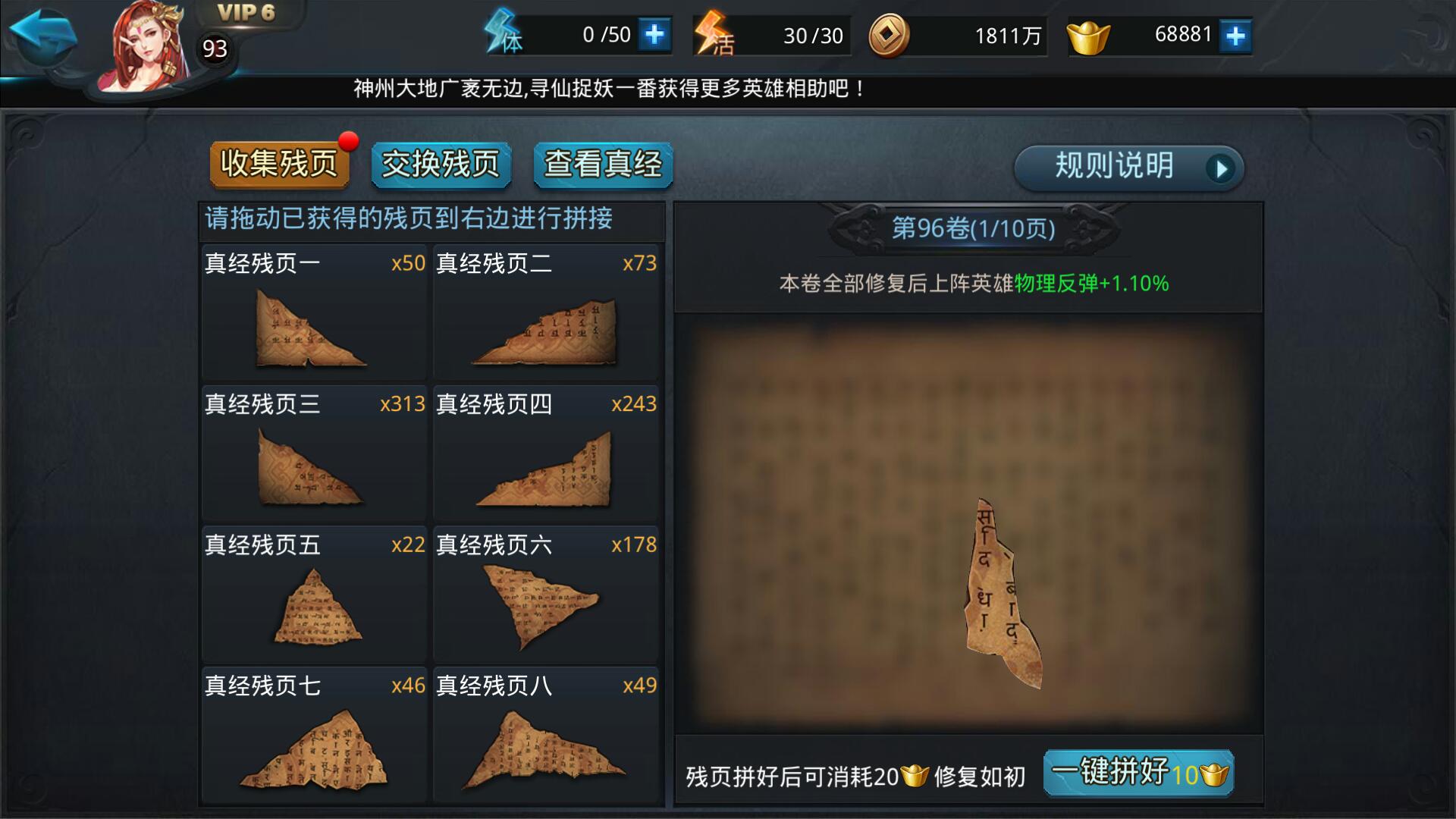Screen dimensions: 1456x819
Task: Click the + button next to energy
Action: [656, 33]
